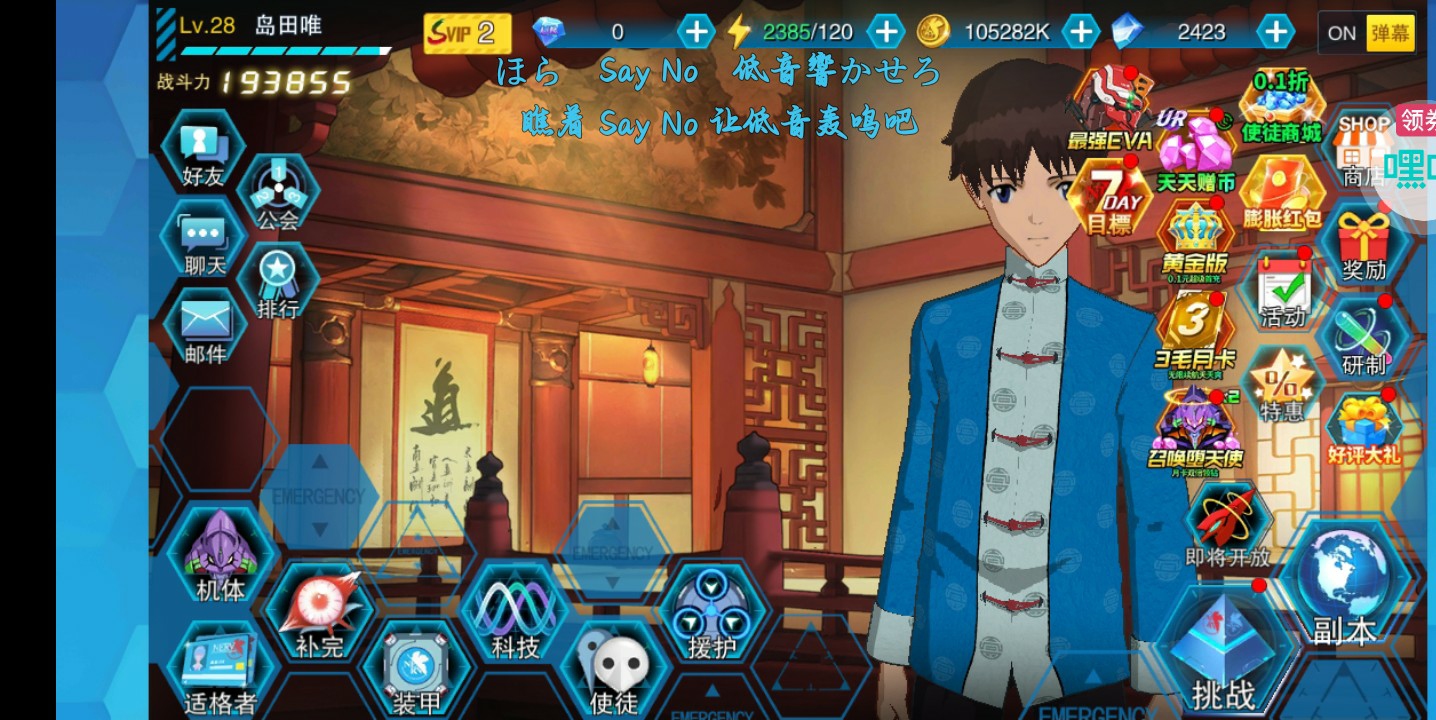Open the 活动 events calendar
The width and height of the screenshot is (1436, 720).
point(1283,290)
